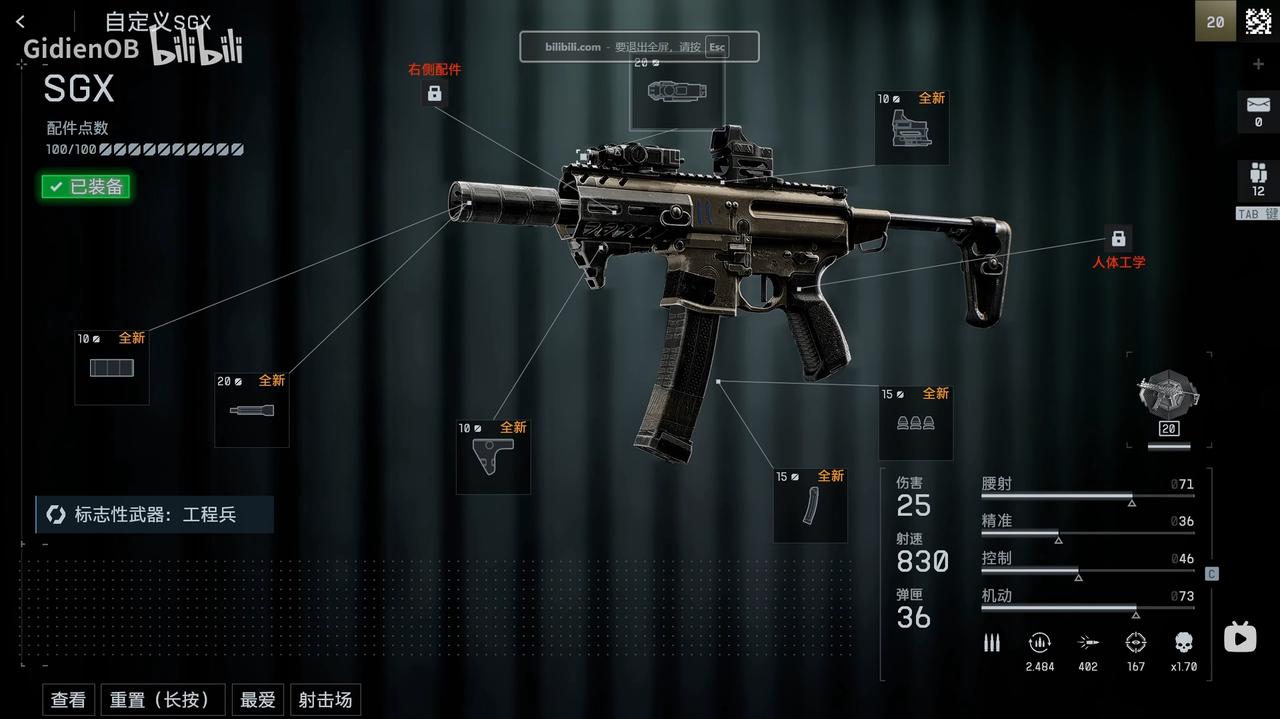
Task: Mark loadout as favorite with 最爱
Action: [x=257, y=700]
